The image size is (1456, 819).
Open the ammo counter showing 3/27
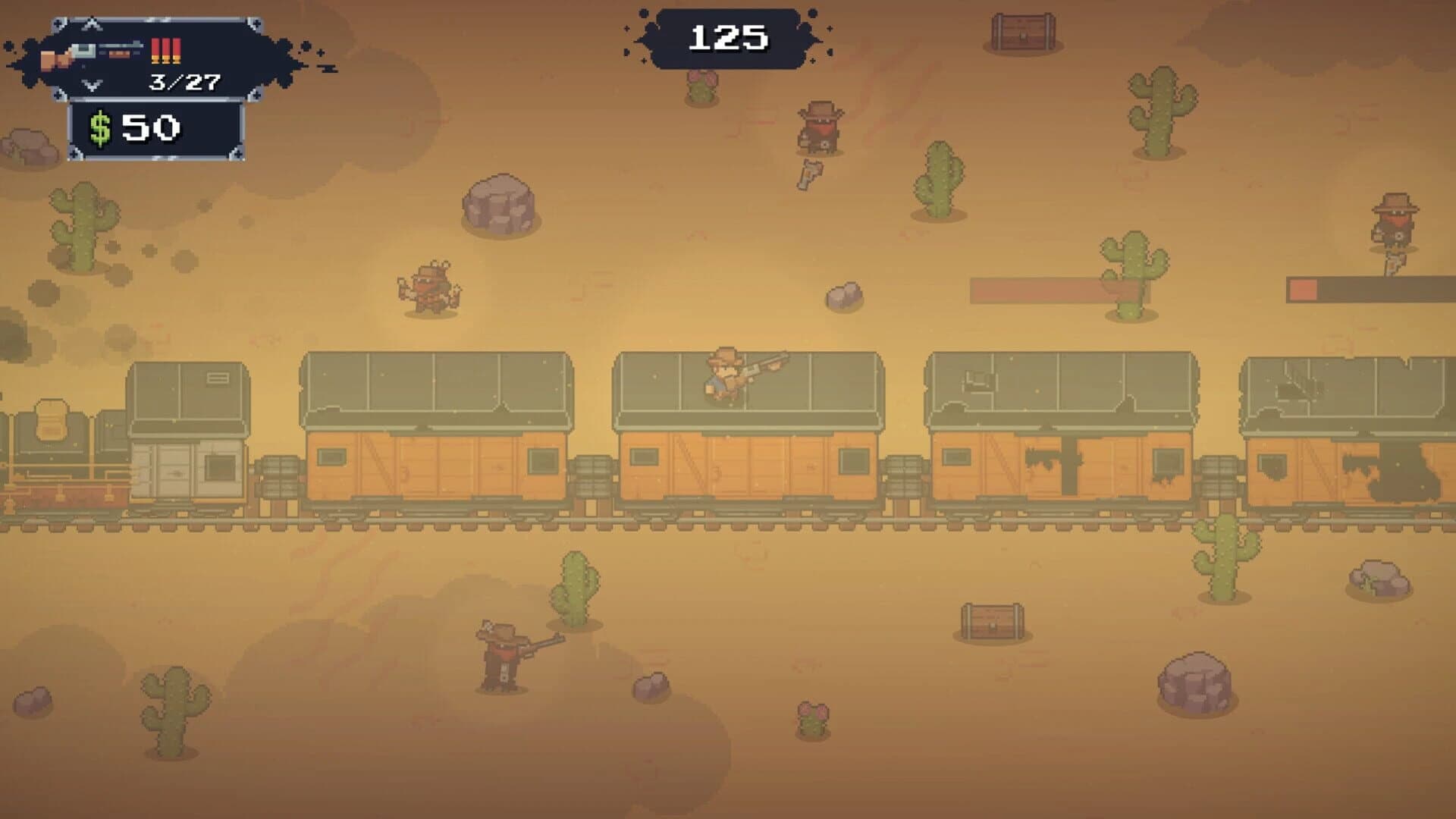[x=182, y=83]
